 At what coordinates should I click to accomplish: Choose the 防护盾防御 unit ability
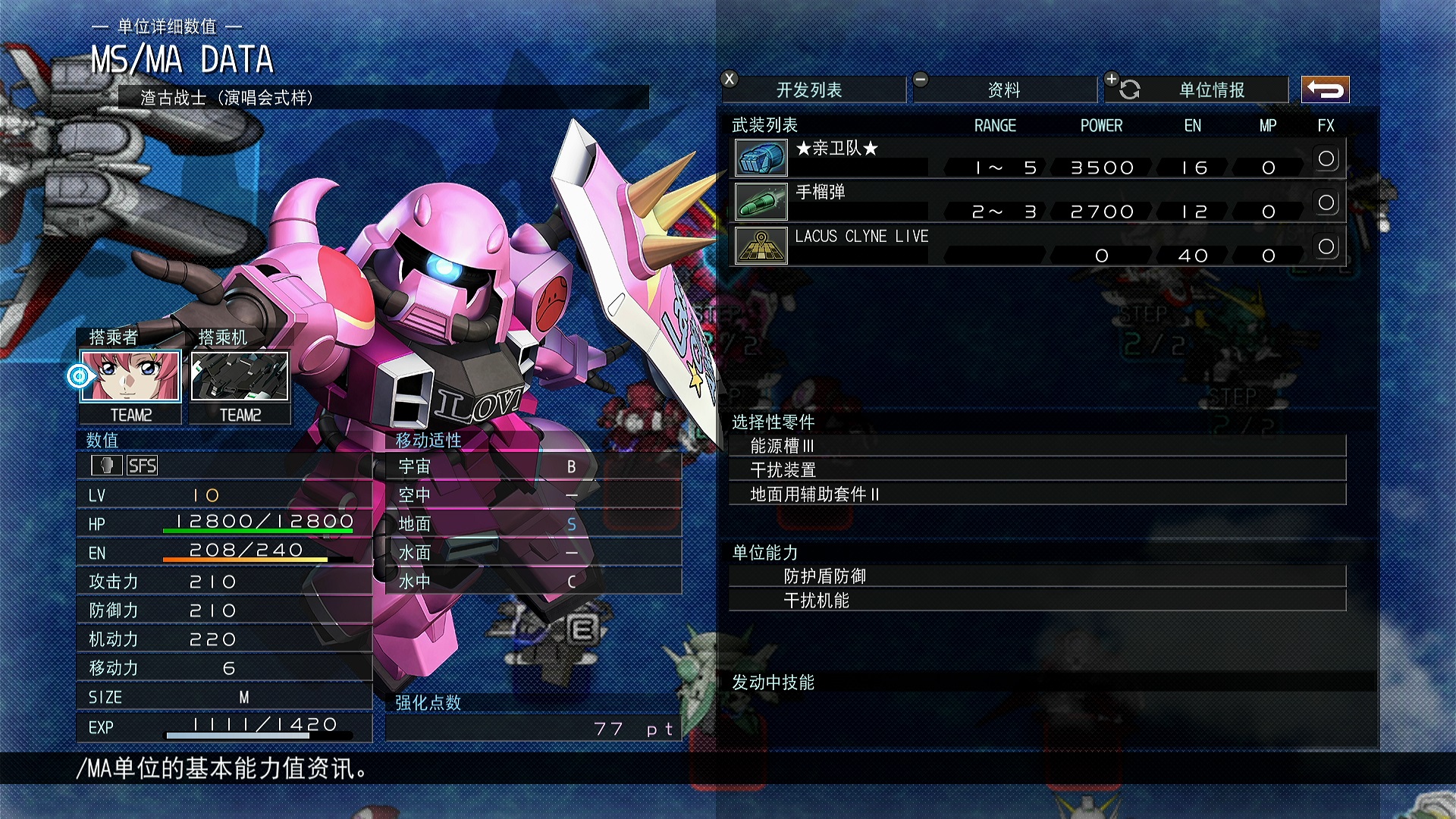1036,576
